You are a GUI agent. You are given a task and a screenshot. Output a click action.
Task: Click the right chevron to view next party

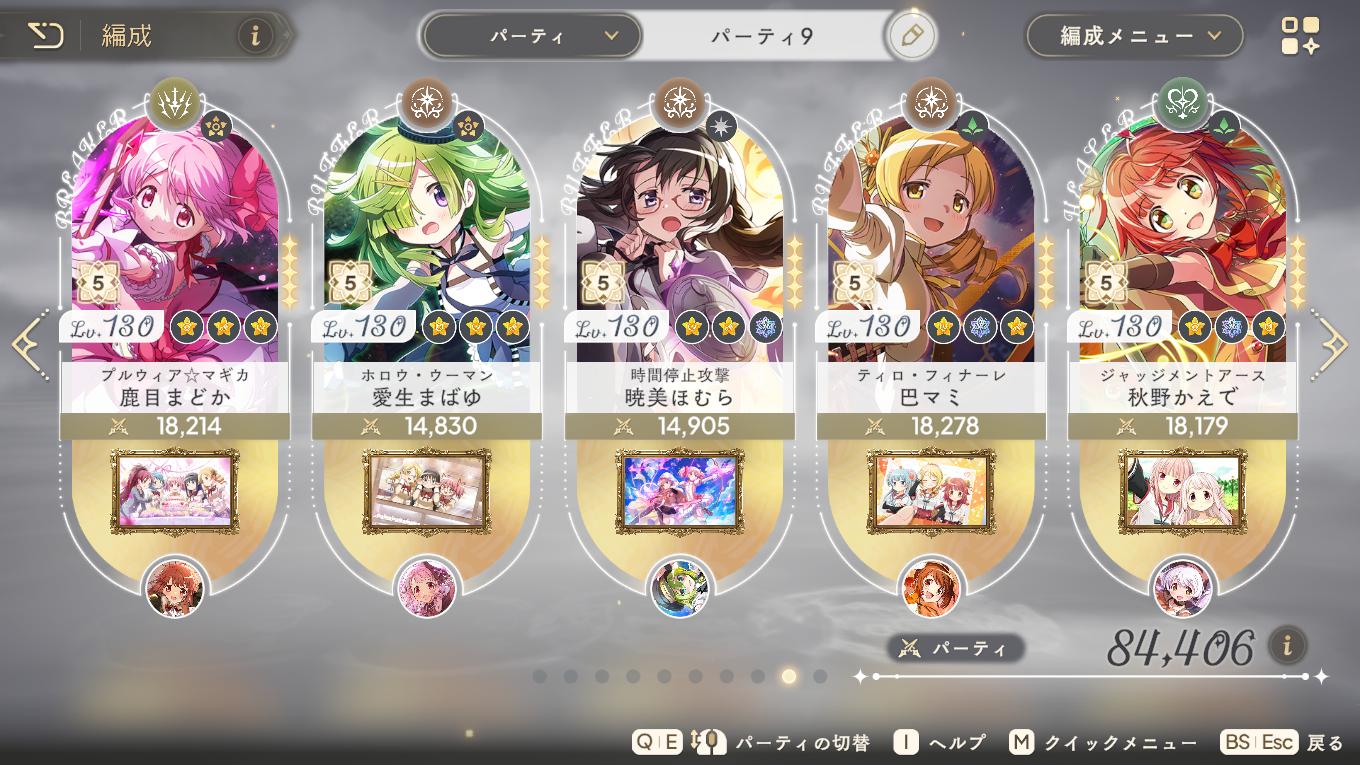(x=1337, y=344)
